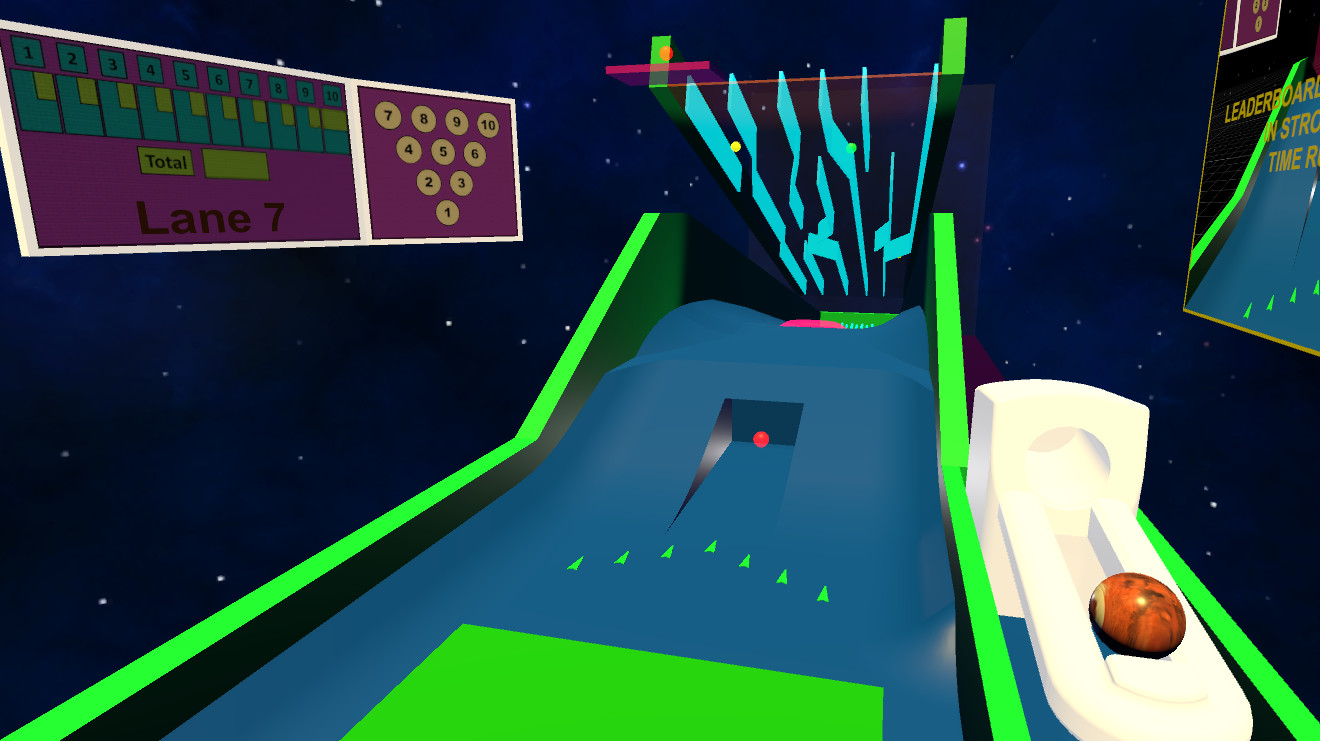Click the red ball in the lane gap
1320x741 pixels.
tap(762, 437)
